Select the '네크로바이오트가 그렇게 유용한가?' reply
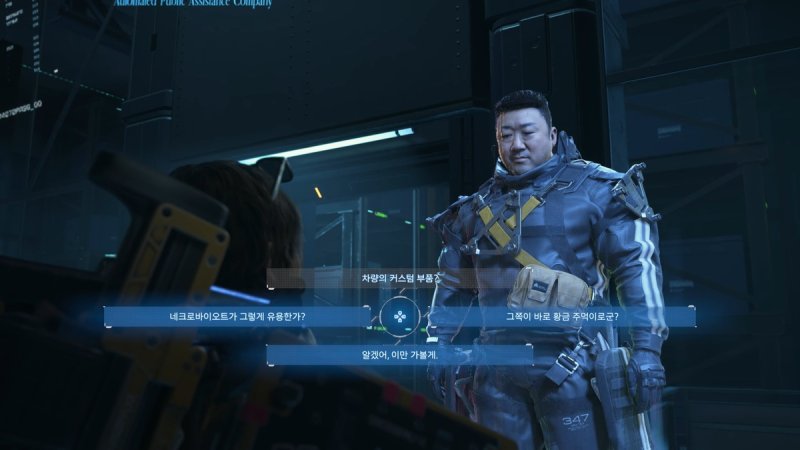 [237, 317]
